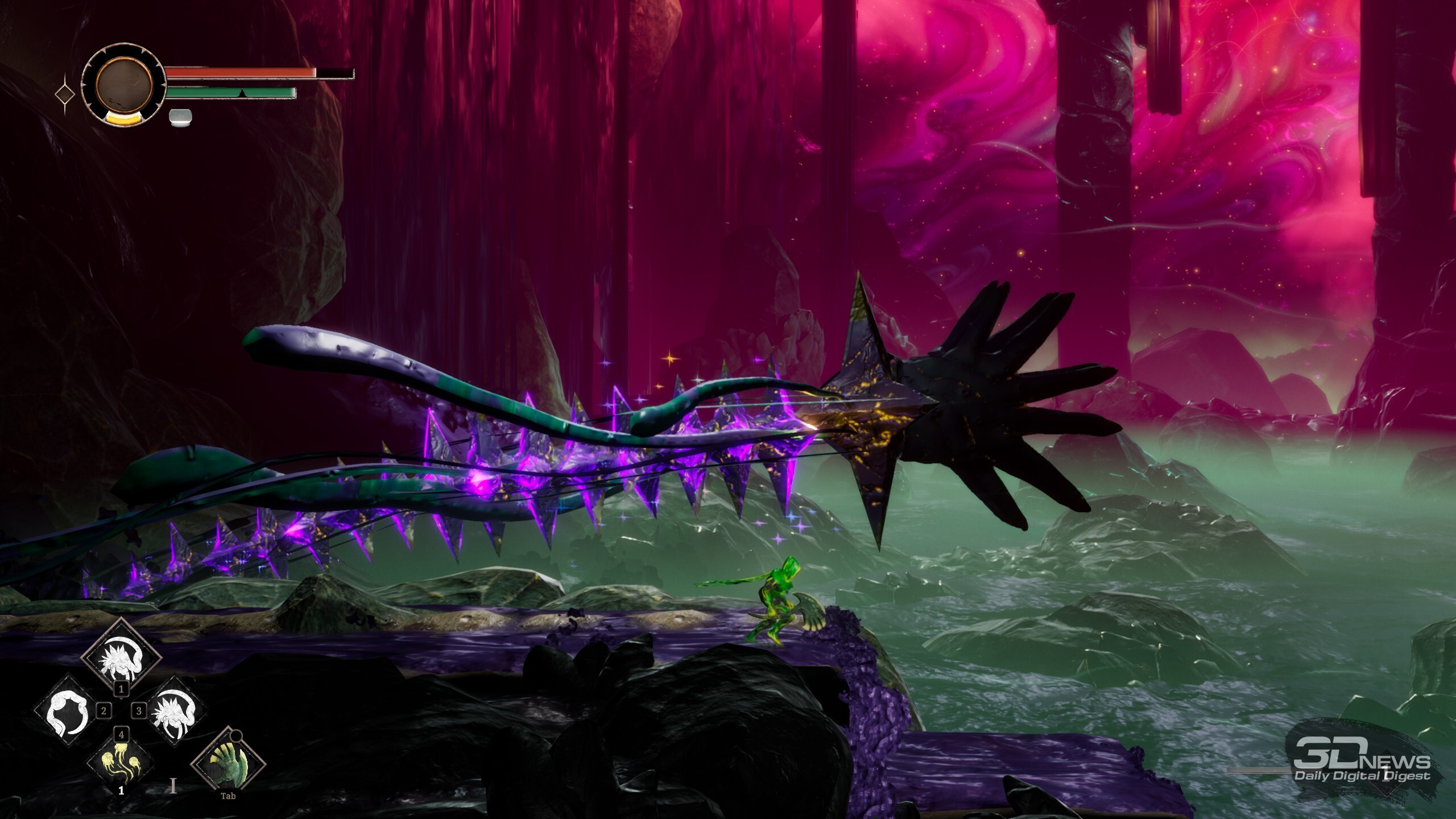Click the round character portrait orb
Viewport: 1456px width, 819px height.
[124, 85]
